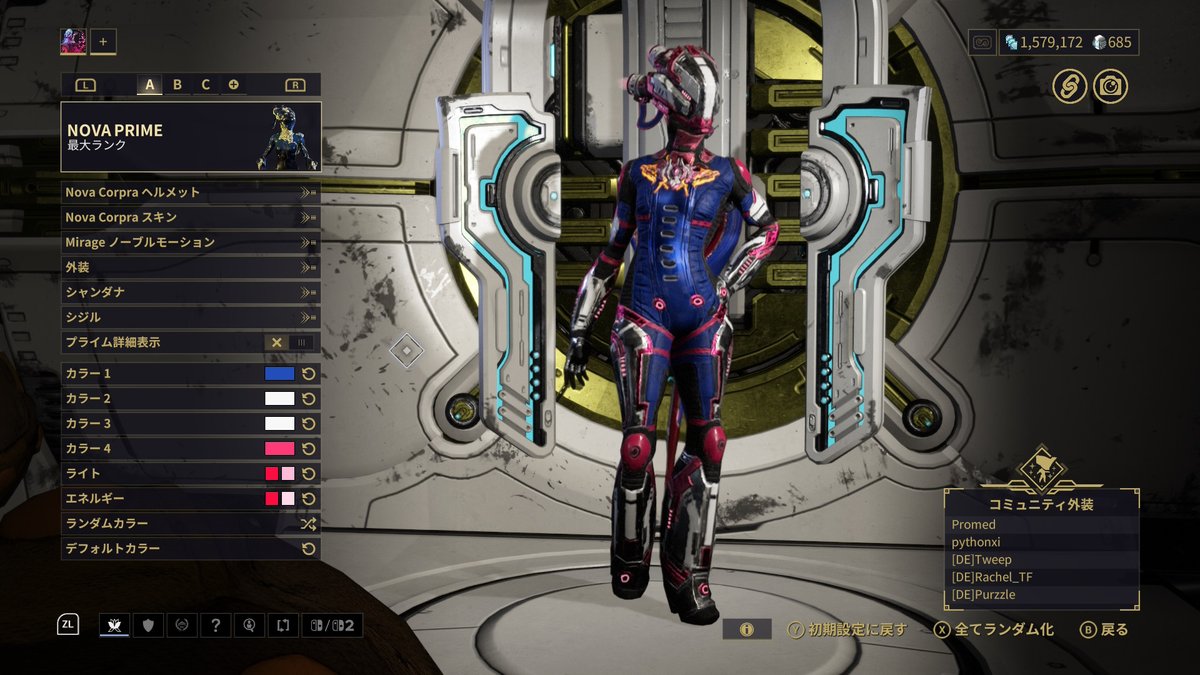Edit the ライト light colors
The width and height of the screenshot is (1200, 675).
[x=279, y=473]
